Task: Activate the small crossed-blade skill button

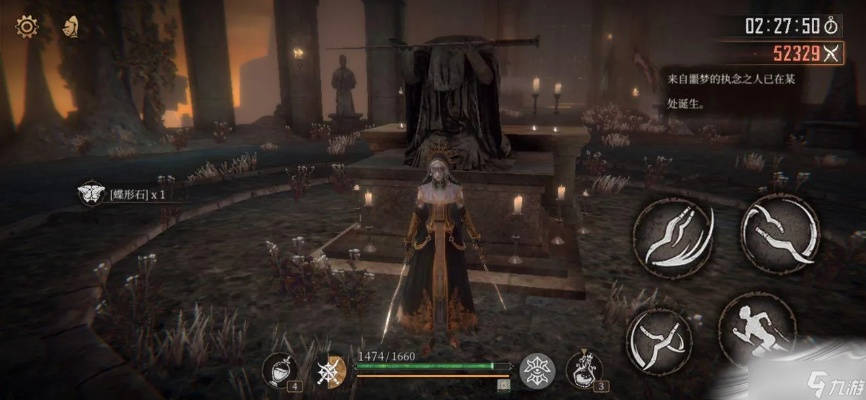Action: pos(659,338)
